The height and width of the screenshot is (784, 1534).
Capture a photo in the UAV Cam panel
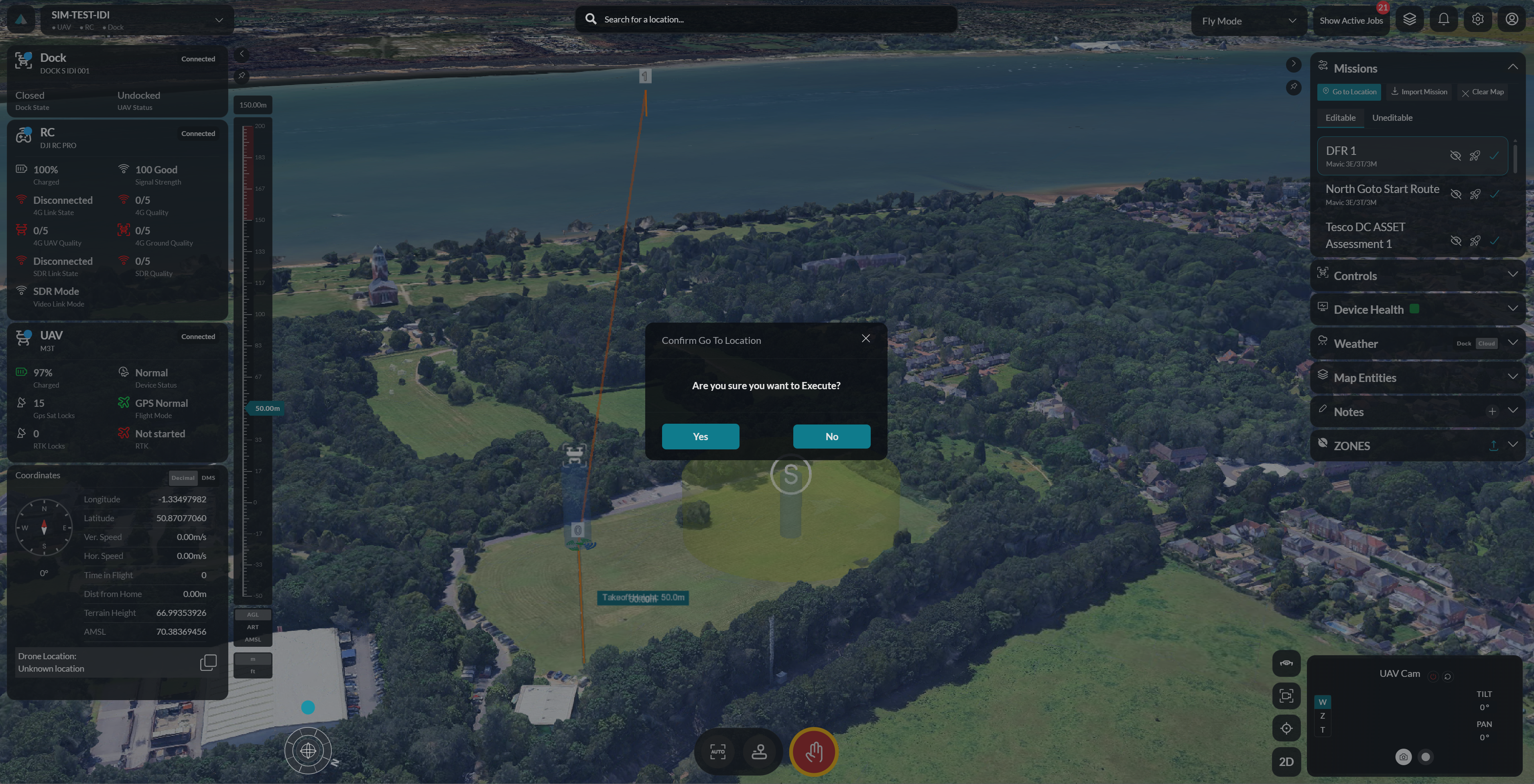1404,757
